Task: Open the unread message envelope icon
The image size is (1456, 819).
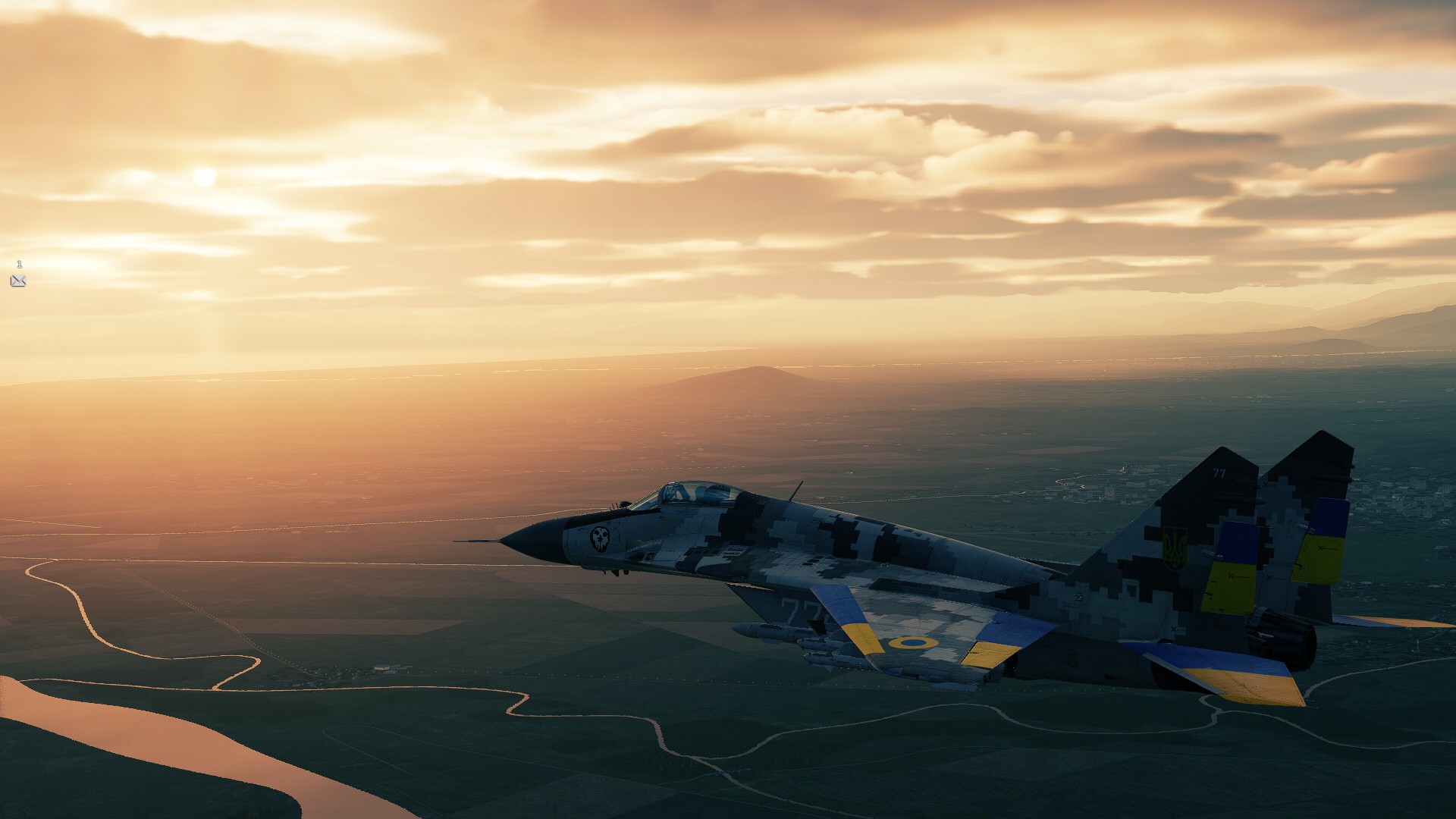Action: (18, 281)
